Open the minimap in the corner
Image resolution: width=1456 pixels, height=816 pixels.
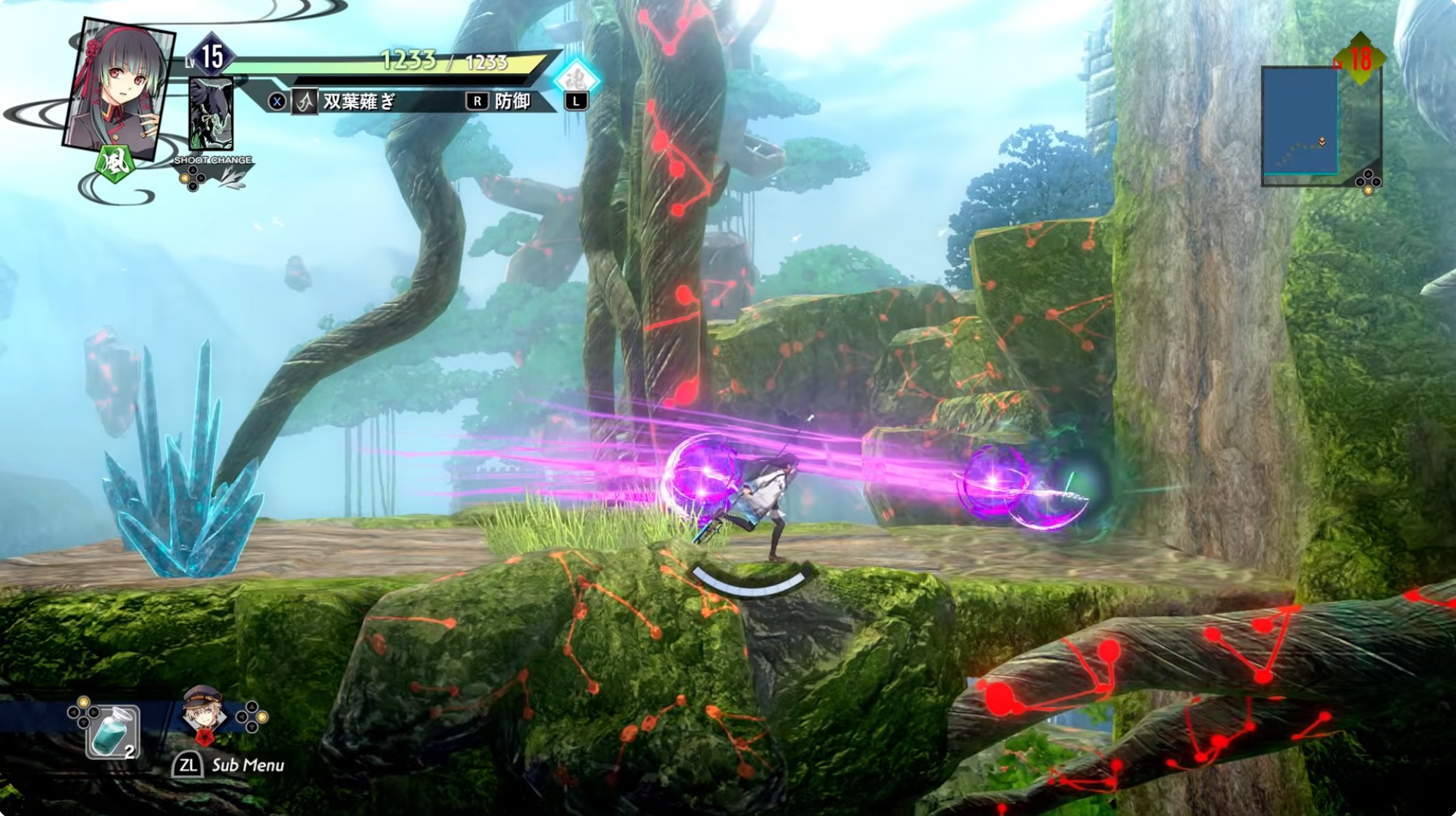[x=1300, y=122]
